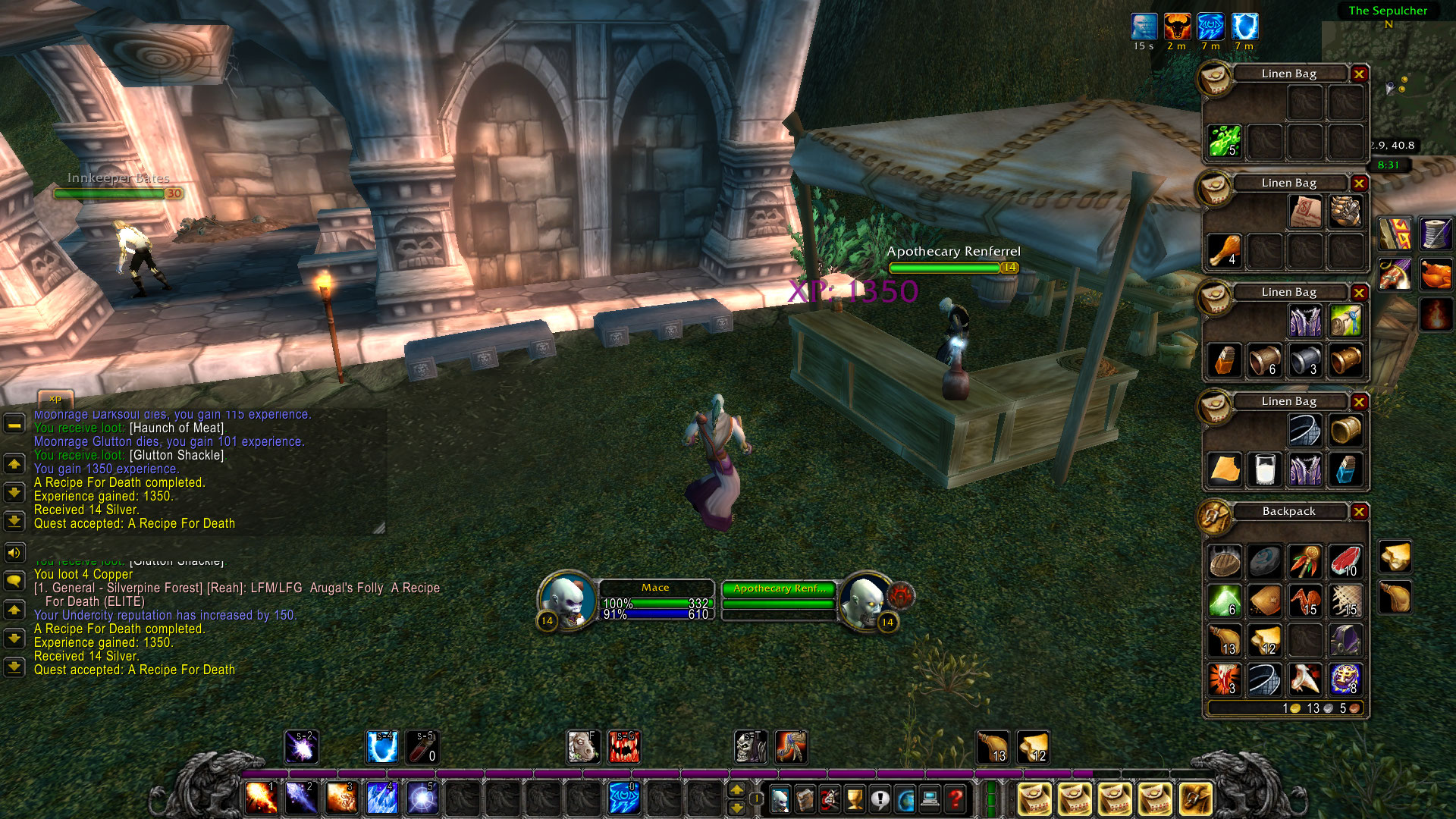
Task: Click the chicken drumstick stack of 4
Action: click(x=1224, y=250)
